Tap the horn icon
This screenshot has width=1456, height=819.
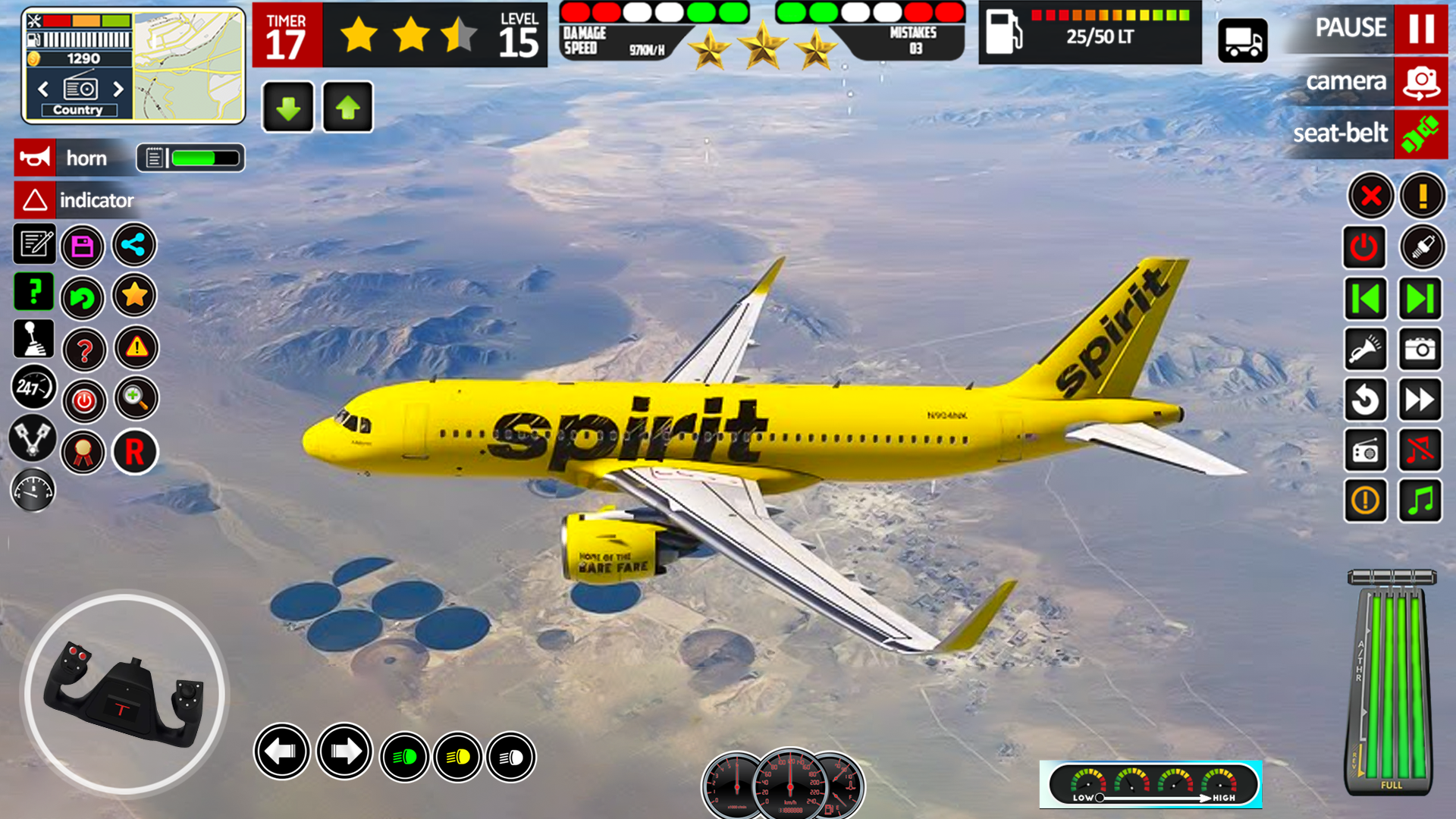34,158
